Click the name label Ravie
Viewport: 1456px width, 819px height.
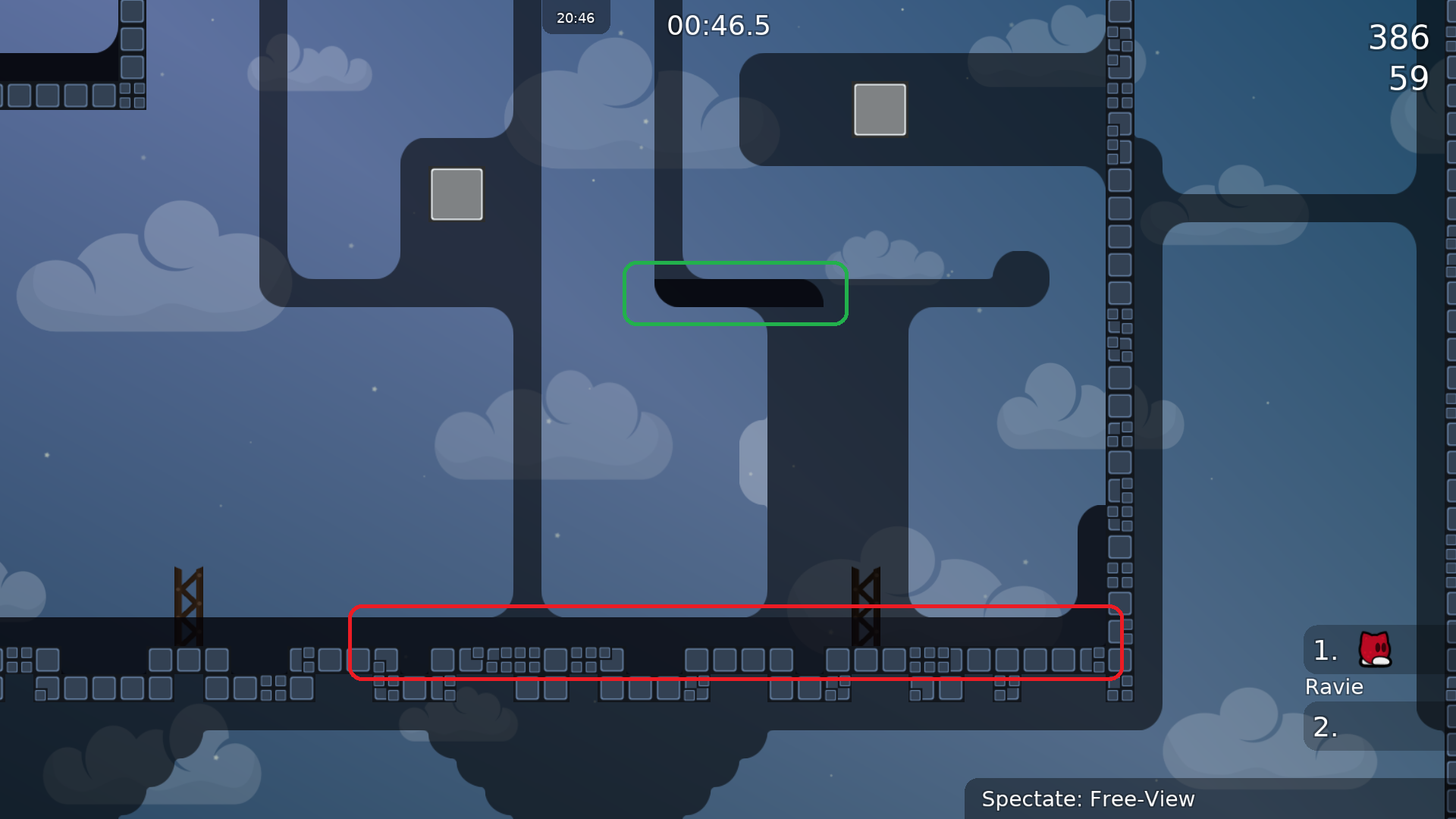[1334, 687]
